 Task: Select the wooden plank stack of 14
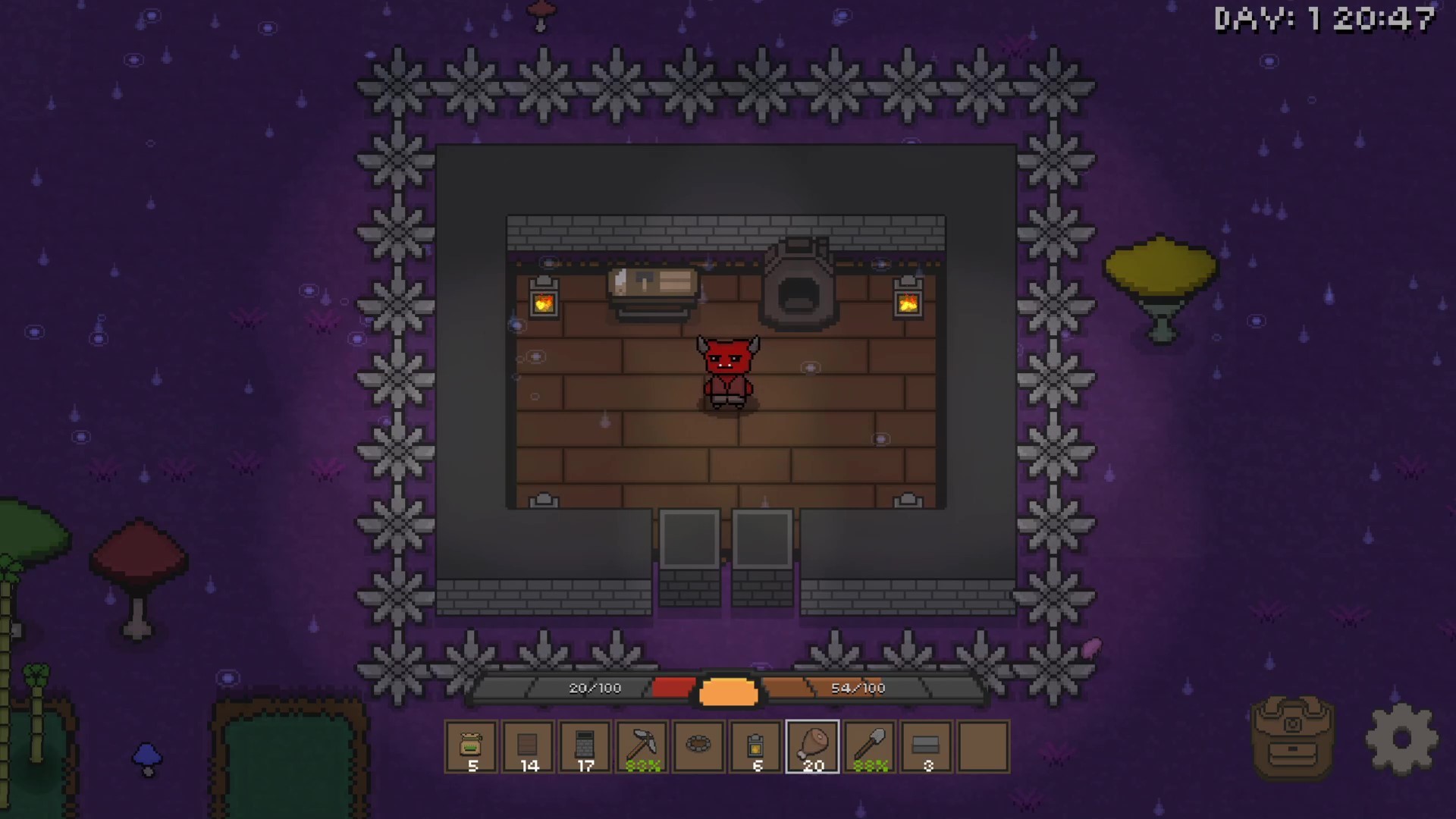click(x=528, y=747)
